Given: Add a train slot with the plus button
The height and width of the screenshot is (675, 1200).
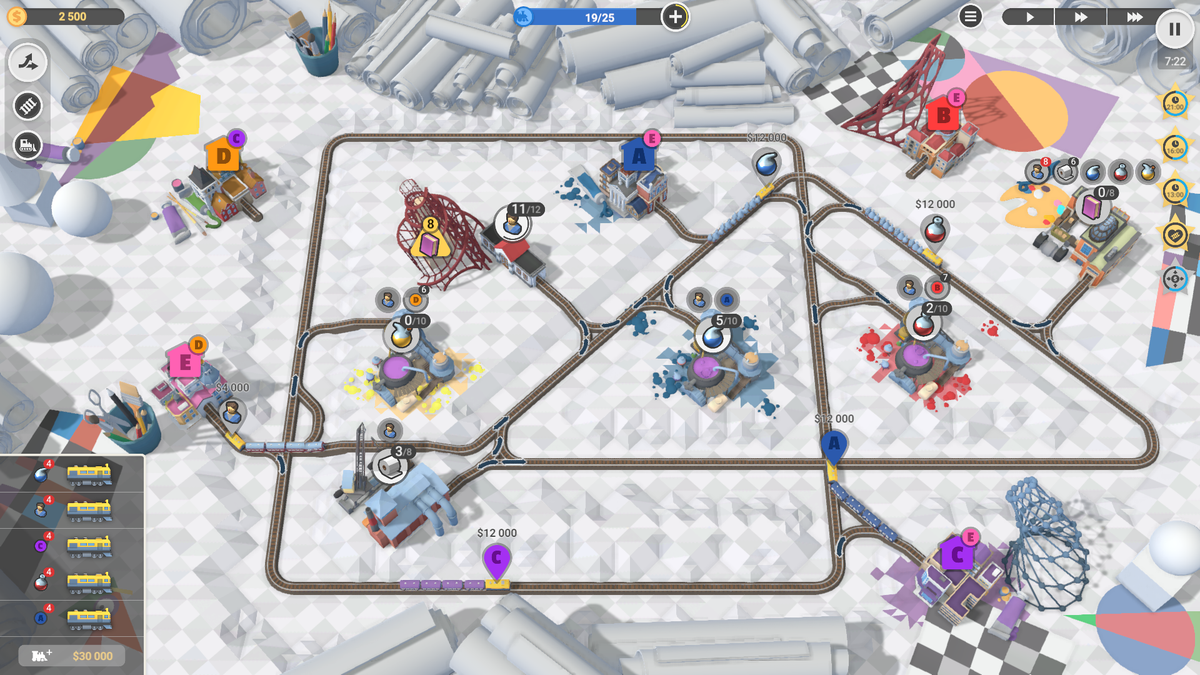Looking at the screenshot, I should 675,17.
